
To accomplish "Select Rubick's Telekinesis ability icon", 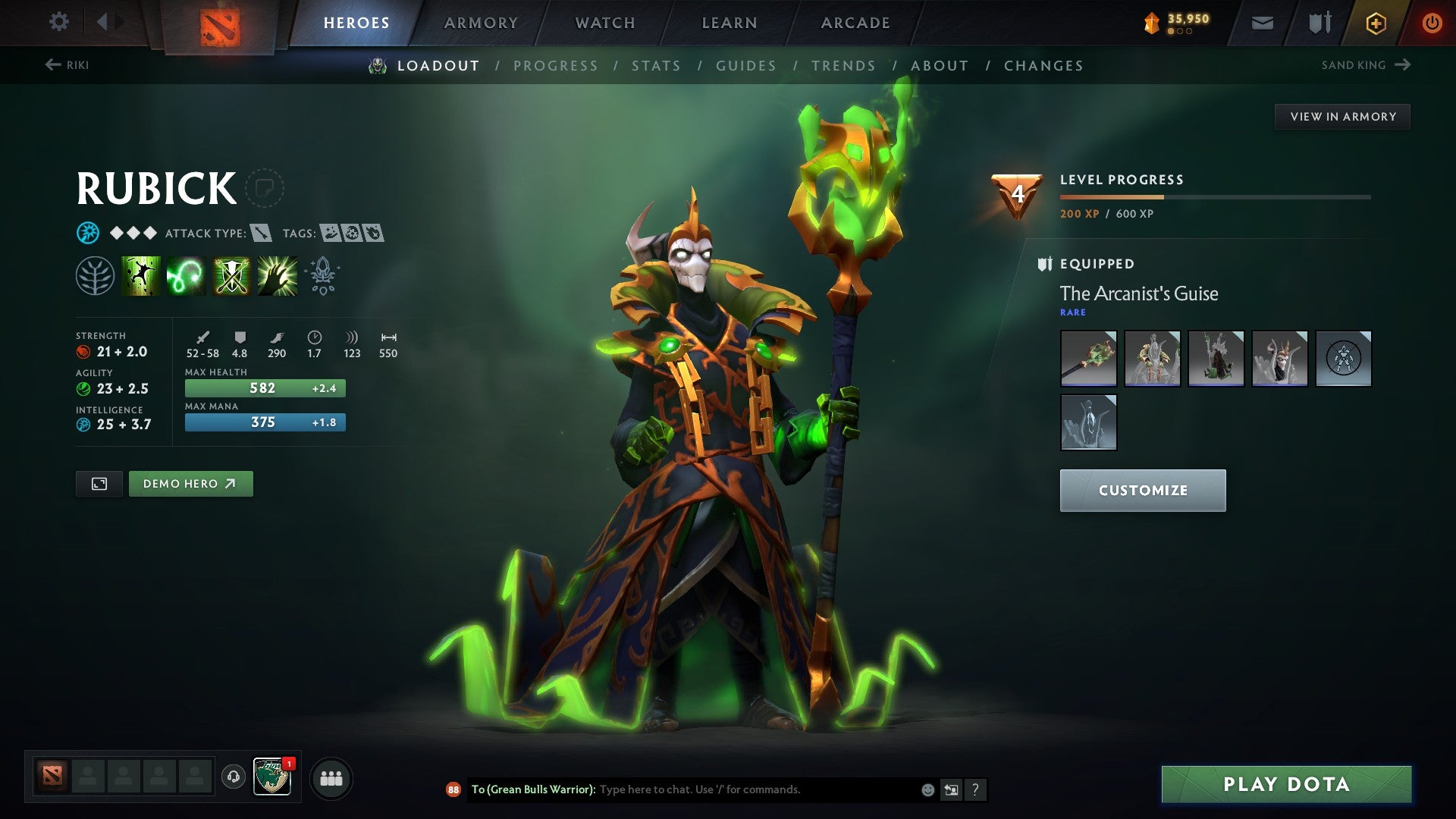I will [142, 275].
